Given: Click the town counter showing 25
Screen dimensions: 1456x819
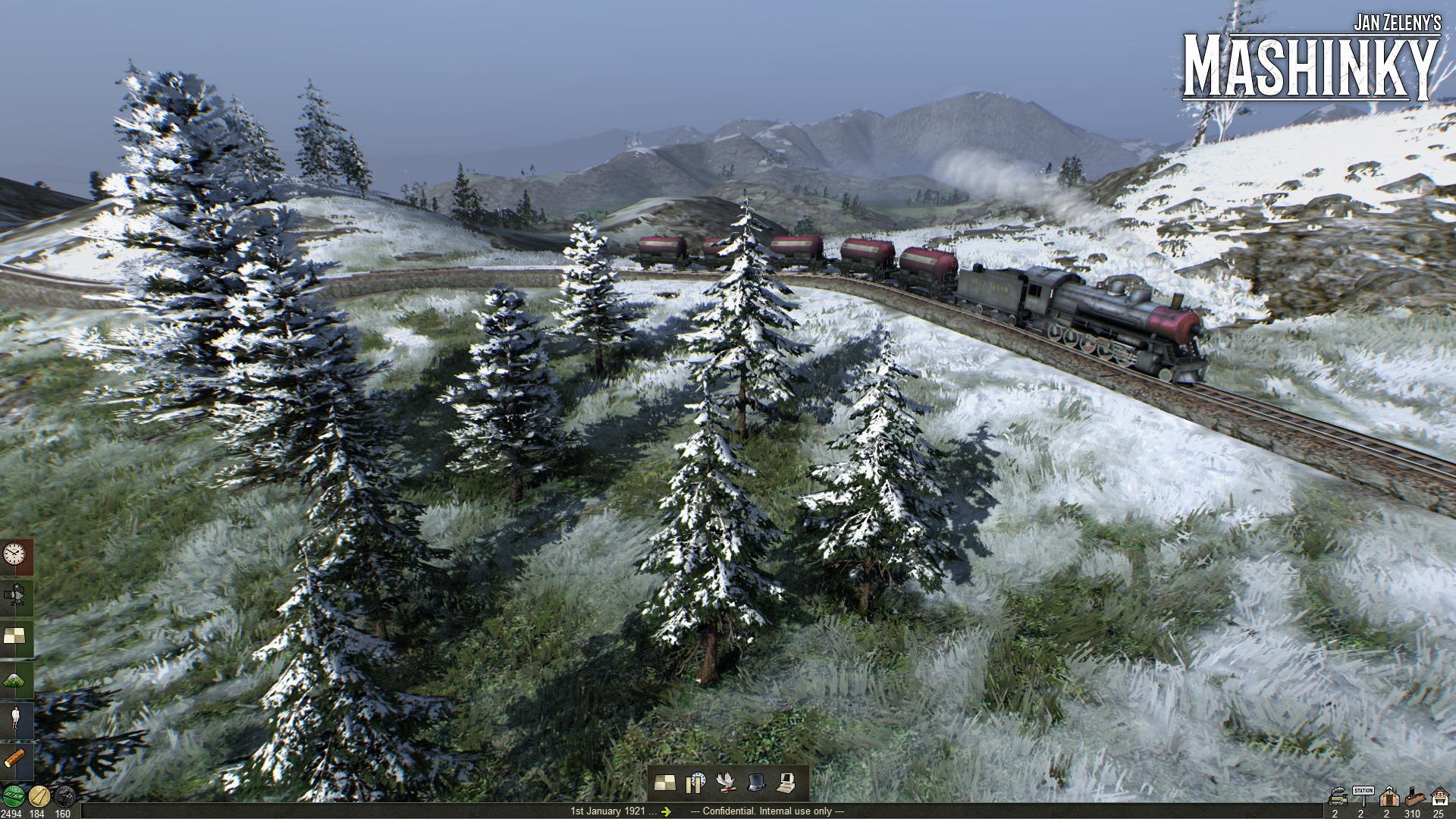Looking at the screenshot, I should [1440, 798].
